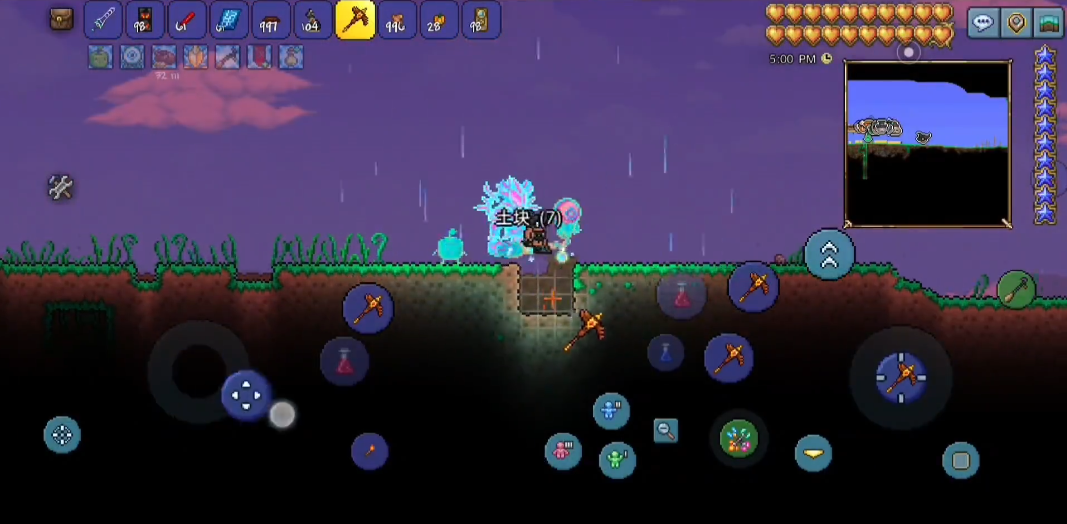Open the chat speech bubble

[x=984, y=23]
